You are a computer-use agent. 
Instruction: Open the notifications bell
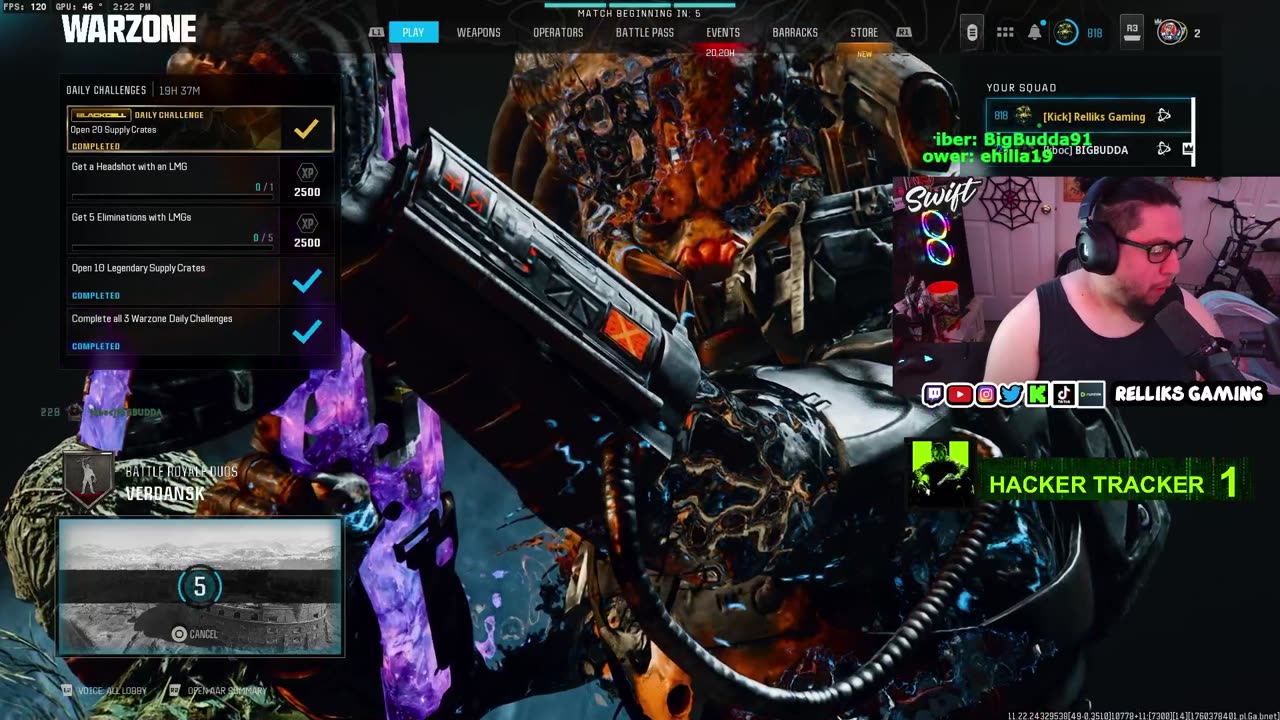point(1035,32)
